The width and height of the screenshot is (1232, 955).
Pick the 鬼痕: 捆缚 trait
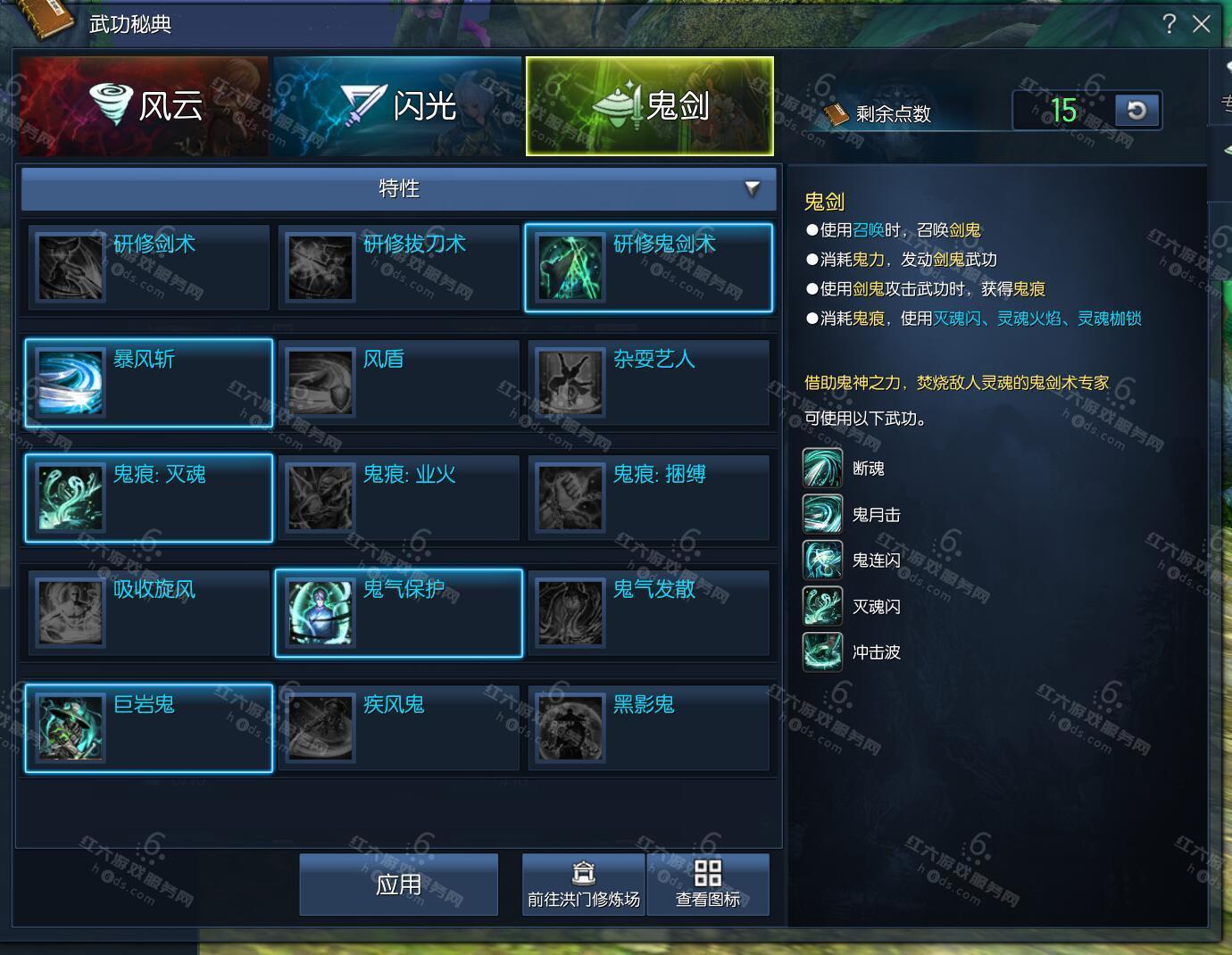648,497
